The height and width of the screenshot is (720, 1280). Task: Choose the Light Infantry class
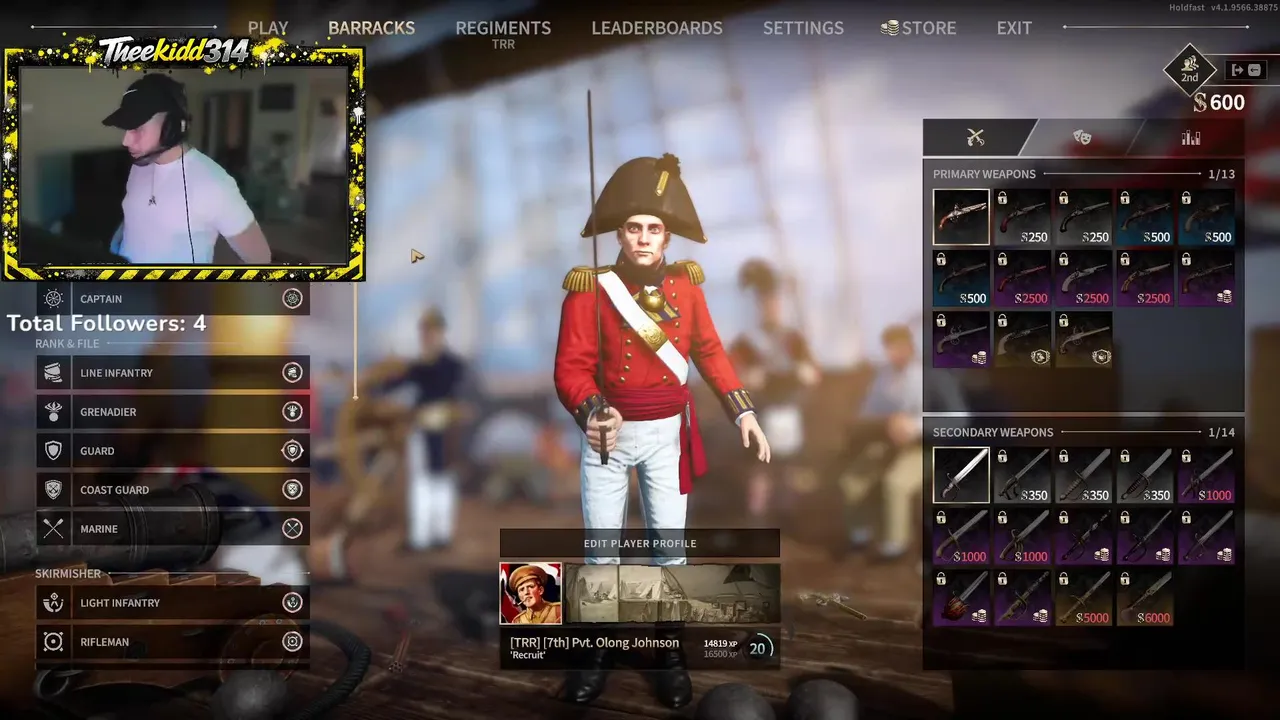point(172,603)
